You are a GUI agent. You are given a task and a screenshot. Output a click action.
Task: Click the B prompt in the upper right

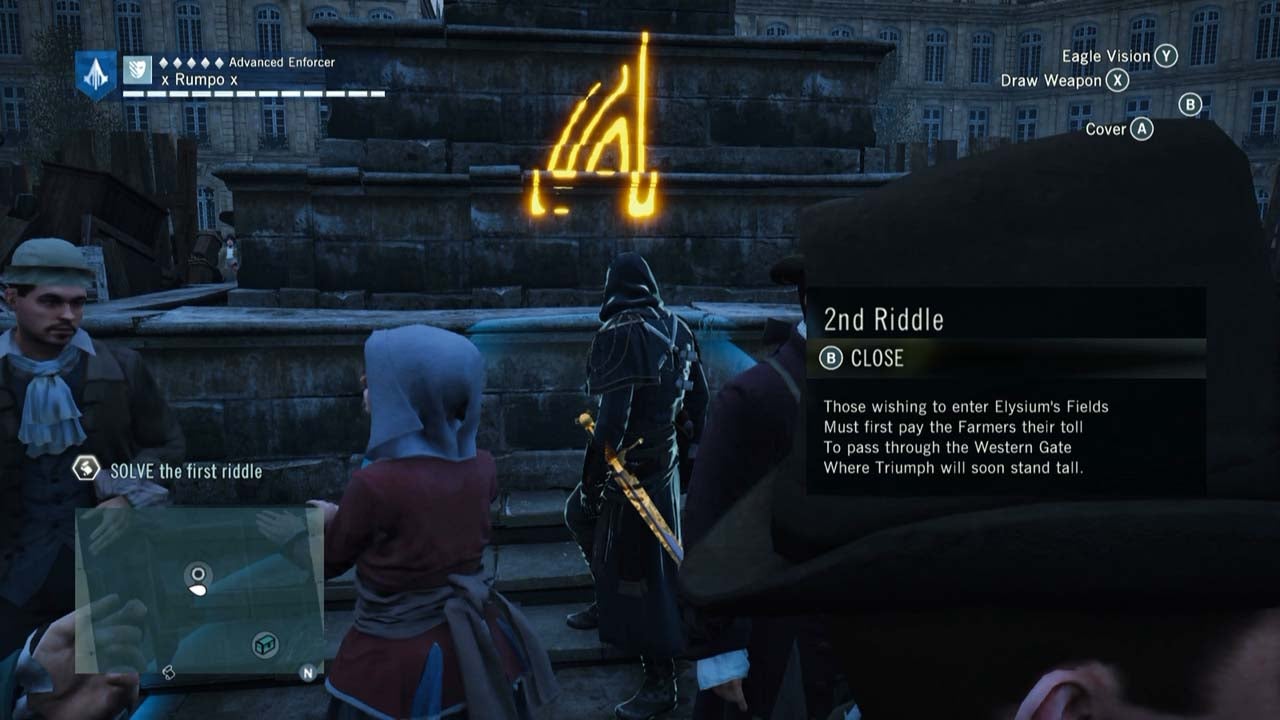pos(1189,104)
